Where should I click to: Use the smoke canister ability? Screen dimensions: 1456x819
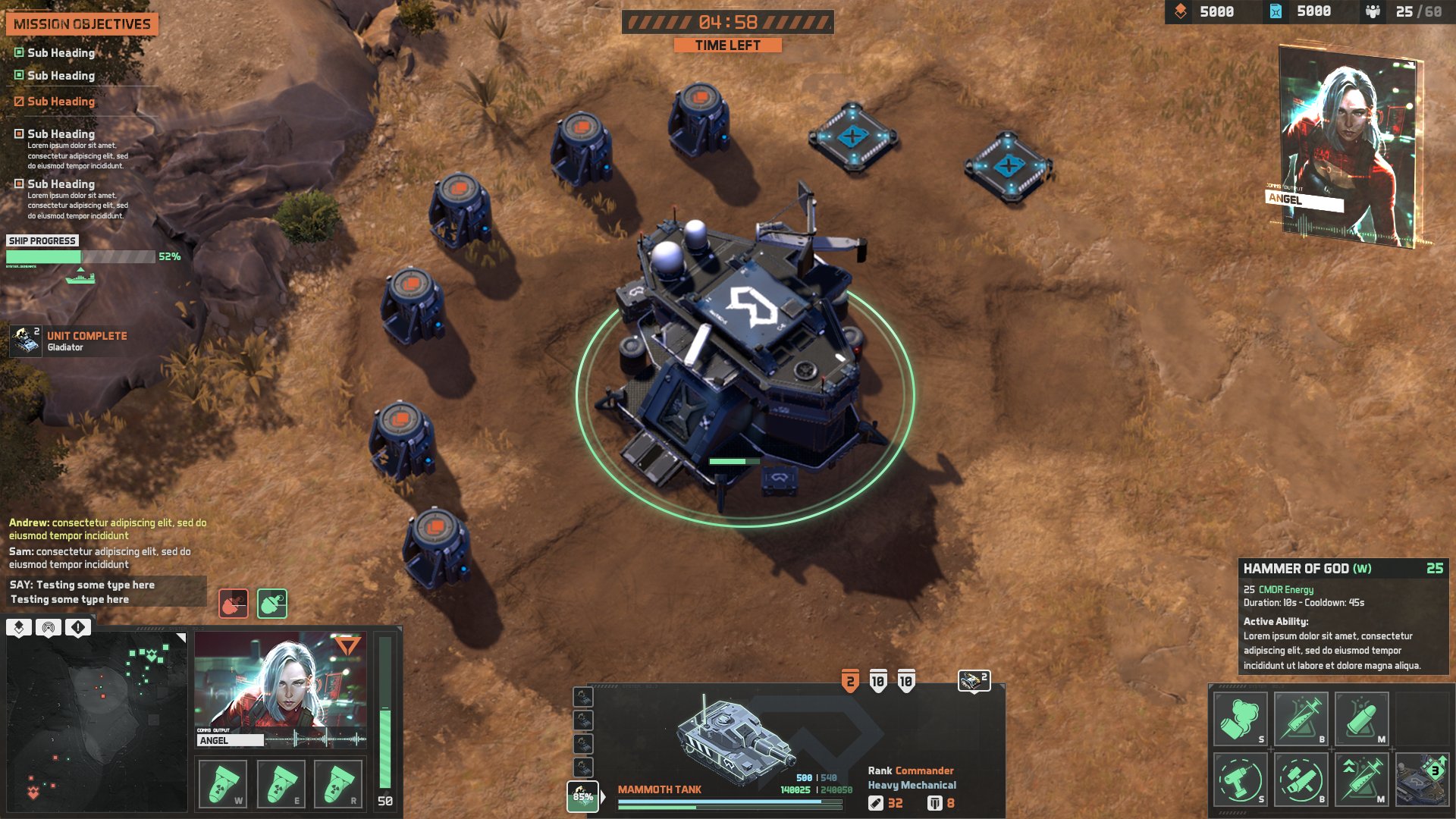tap(1240, 719)
